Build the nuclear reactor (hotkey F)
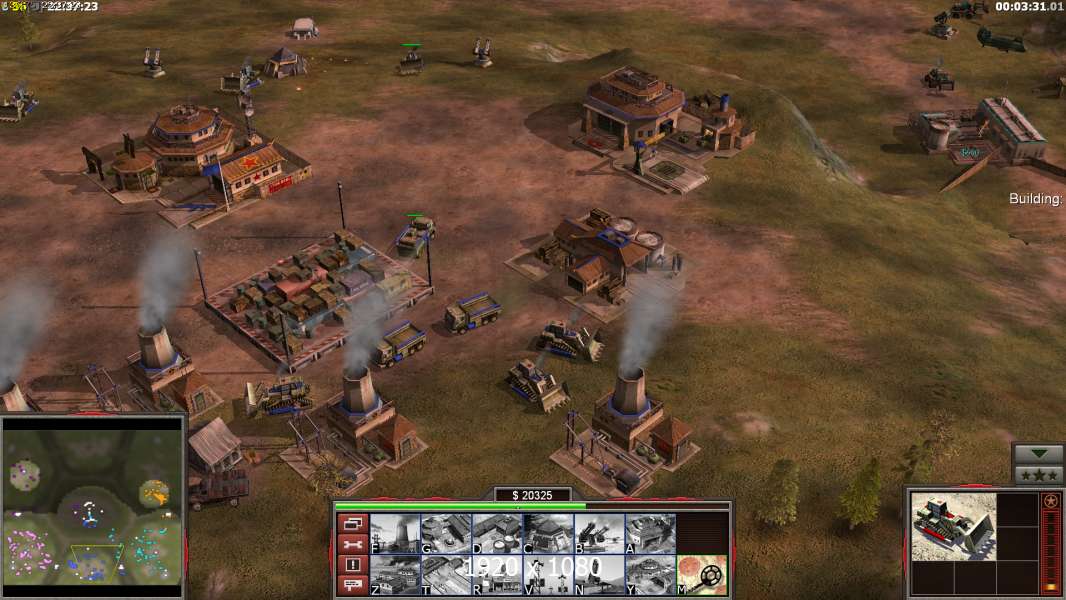1066x600 pixels. (x=395, y=534)
